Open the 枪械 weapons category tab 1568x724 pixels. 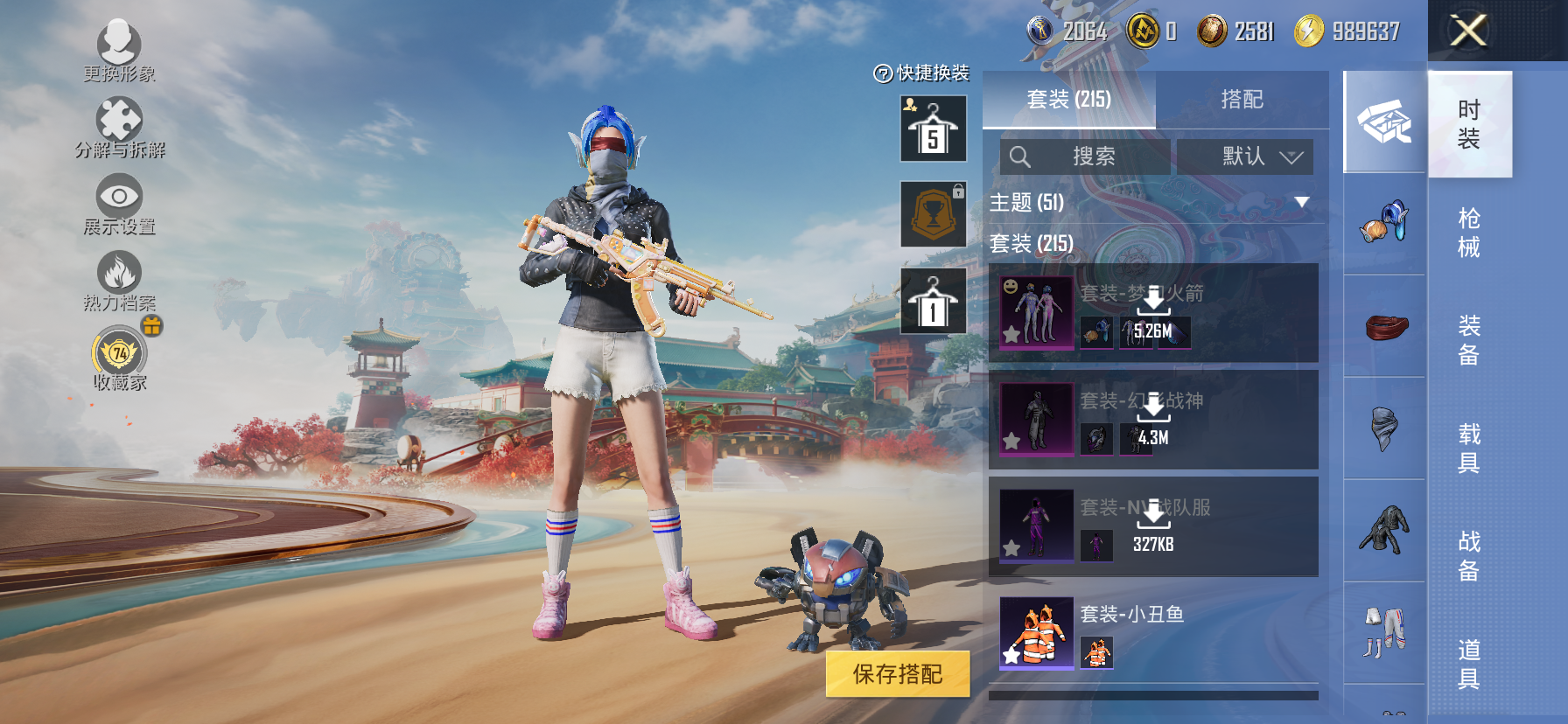pos(1469,234)
